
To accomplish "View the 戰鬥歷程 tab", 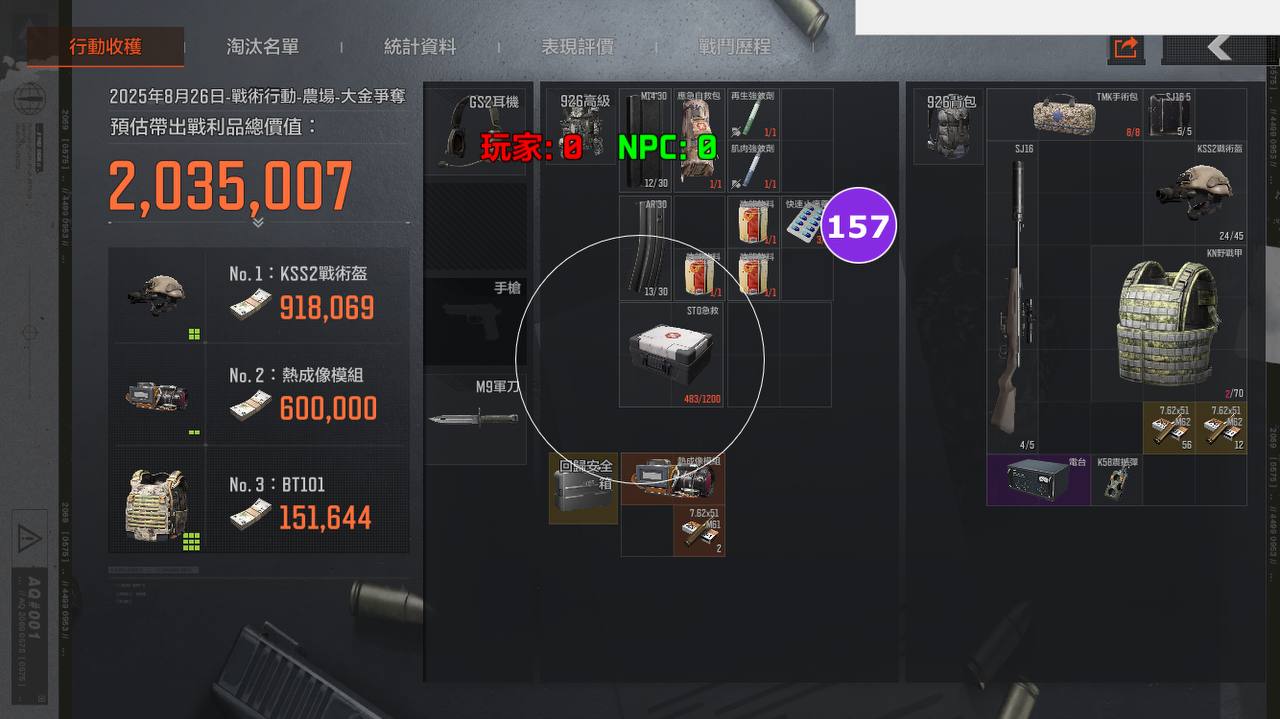I will 735,47.
